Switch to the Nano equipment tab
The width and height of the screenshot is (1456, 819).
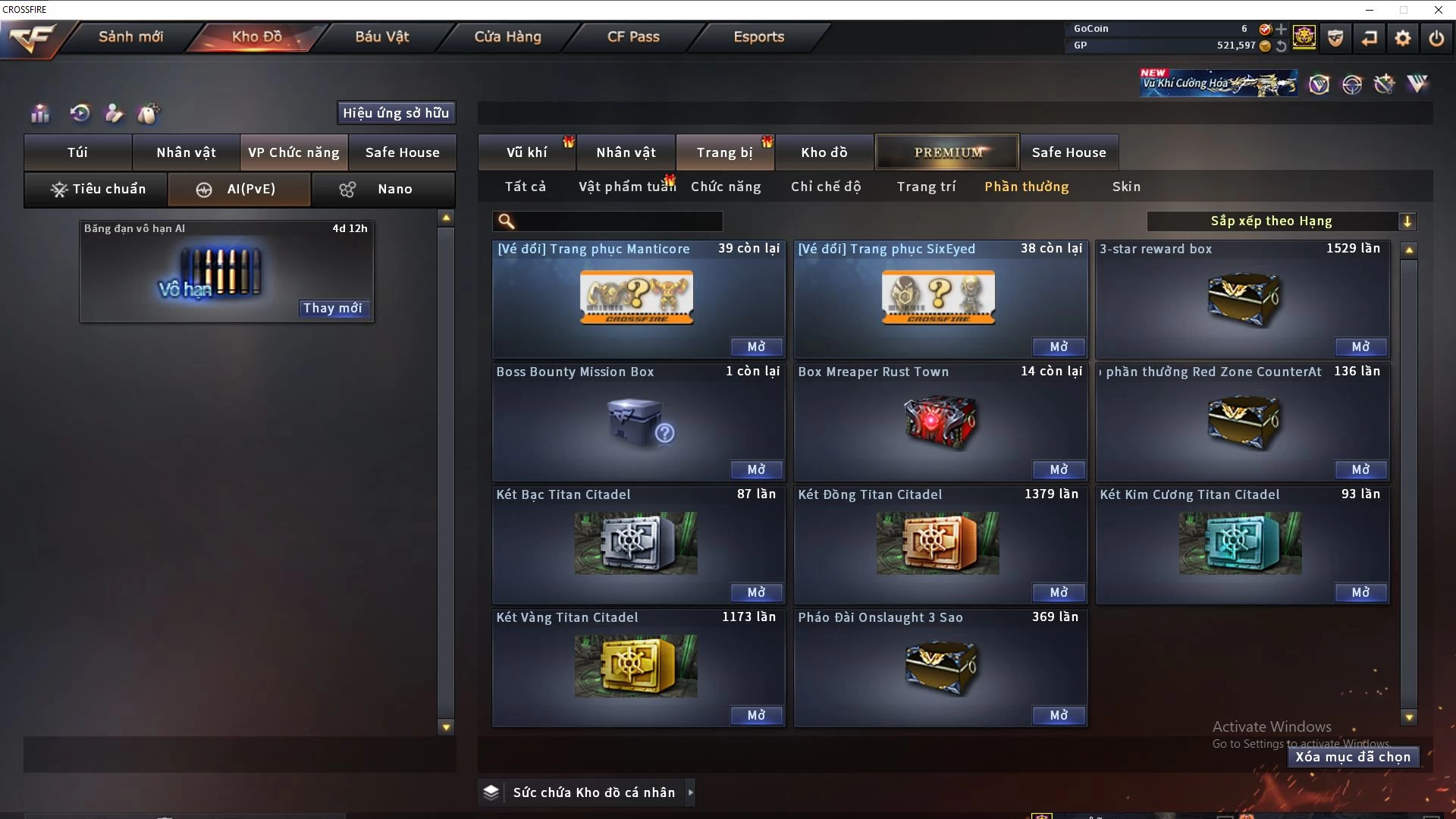[x=384, y=189]
